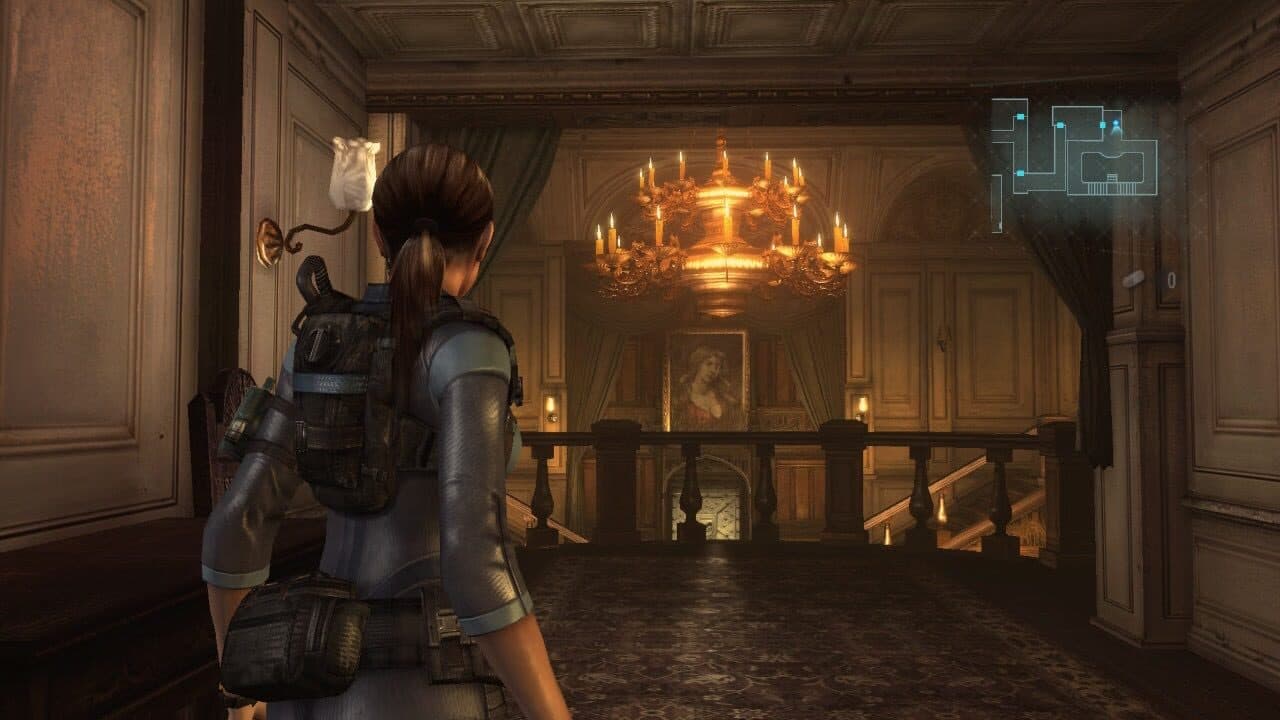The height and width of the screenshot is (720, 1280).
Task: Select the door marker near the map center
Action: click(x=1059, y=124)
